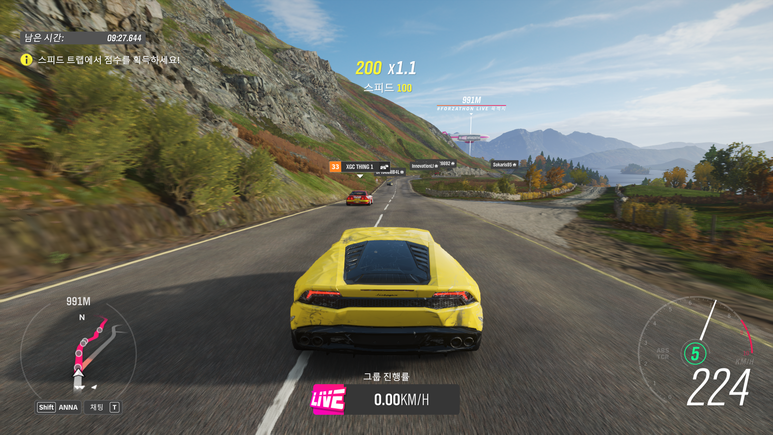The image size is (773, 435).
Task: Select the XGC THING 1 player tag
Action: (359, 166)
